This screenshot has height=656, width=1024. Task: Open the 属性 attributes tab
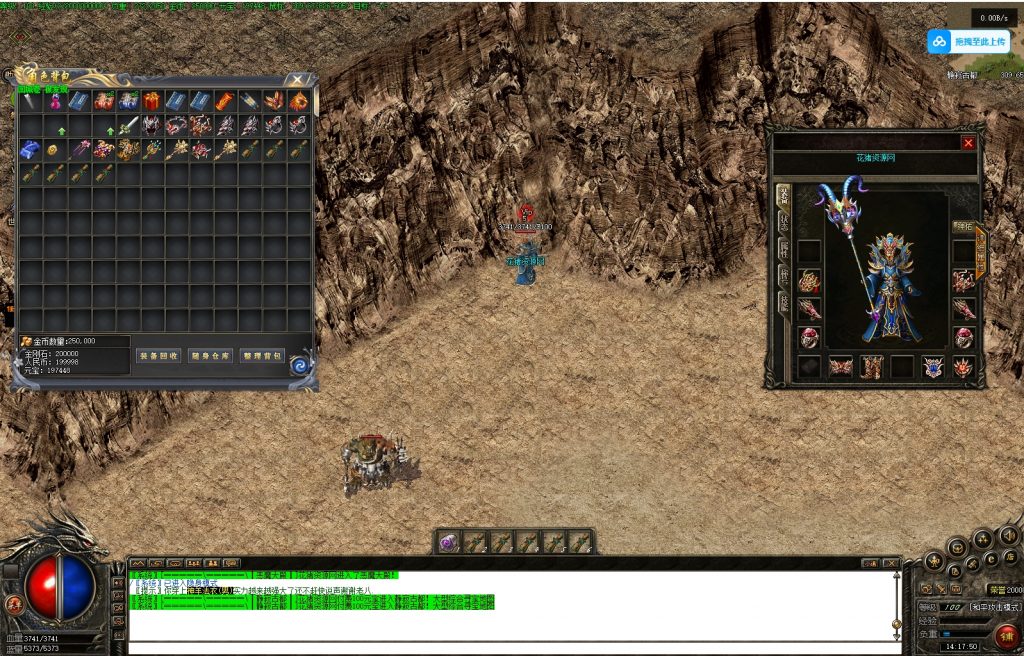click(784, 248)
